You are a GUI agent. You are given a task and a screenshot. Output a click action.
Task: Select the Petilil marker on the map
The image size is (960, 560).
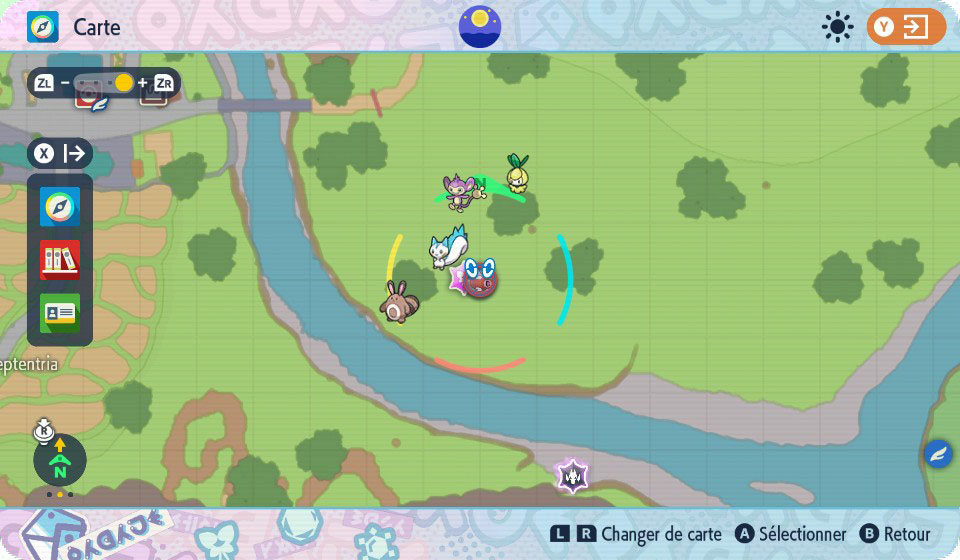point(517,174)
